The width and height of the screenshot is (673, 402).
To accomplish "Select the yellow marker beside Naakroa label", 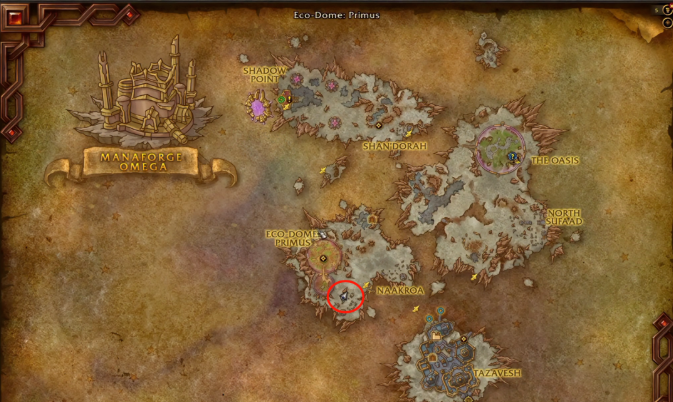I will click(367, 286).
